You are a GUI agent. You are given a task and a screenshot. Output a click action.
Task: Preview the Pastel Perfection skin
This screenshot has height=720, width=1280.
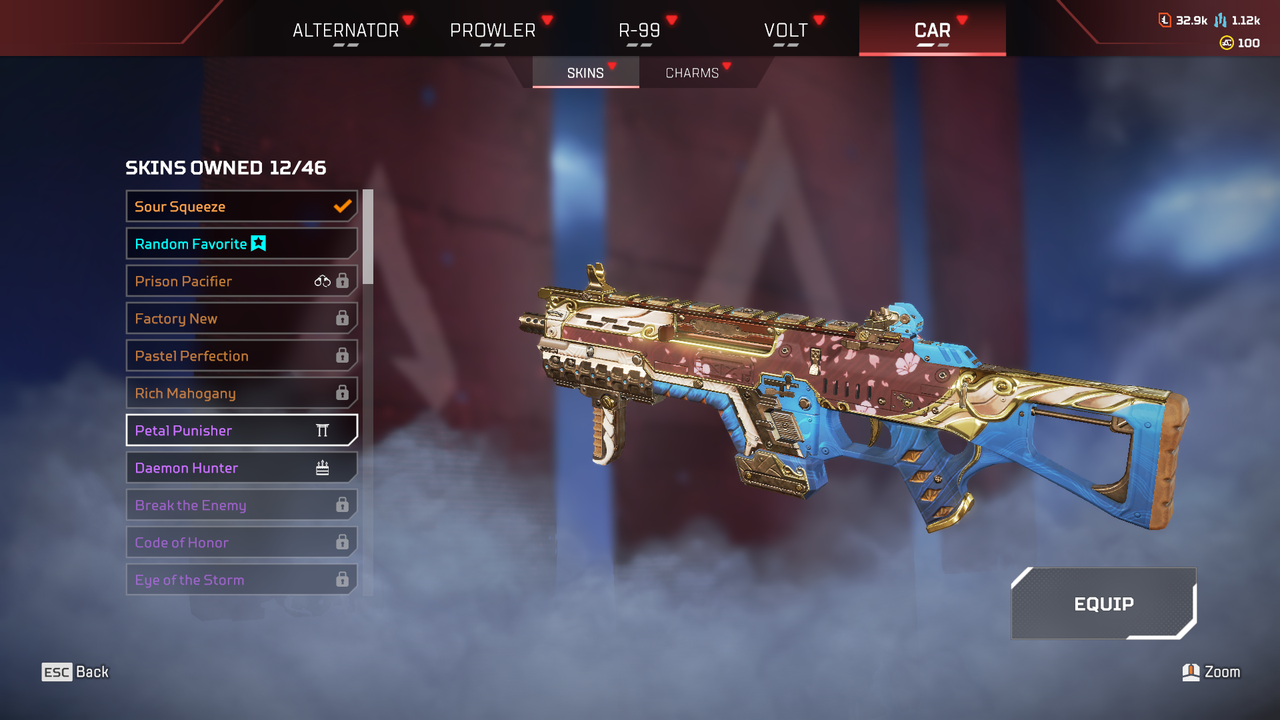[241, 356]
